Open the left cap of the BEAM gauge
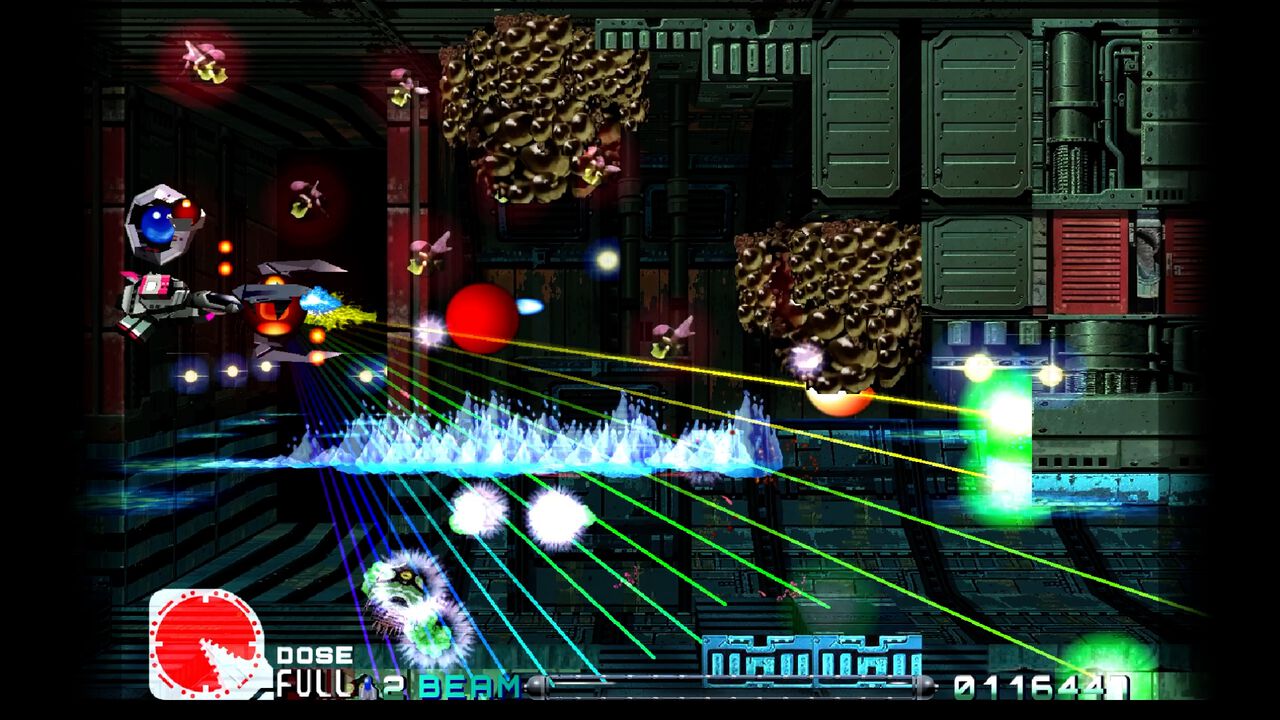The width and height of the screenshot is (1280, 720). point(537,690)
